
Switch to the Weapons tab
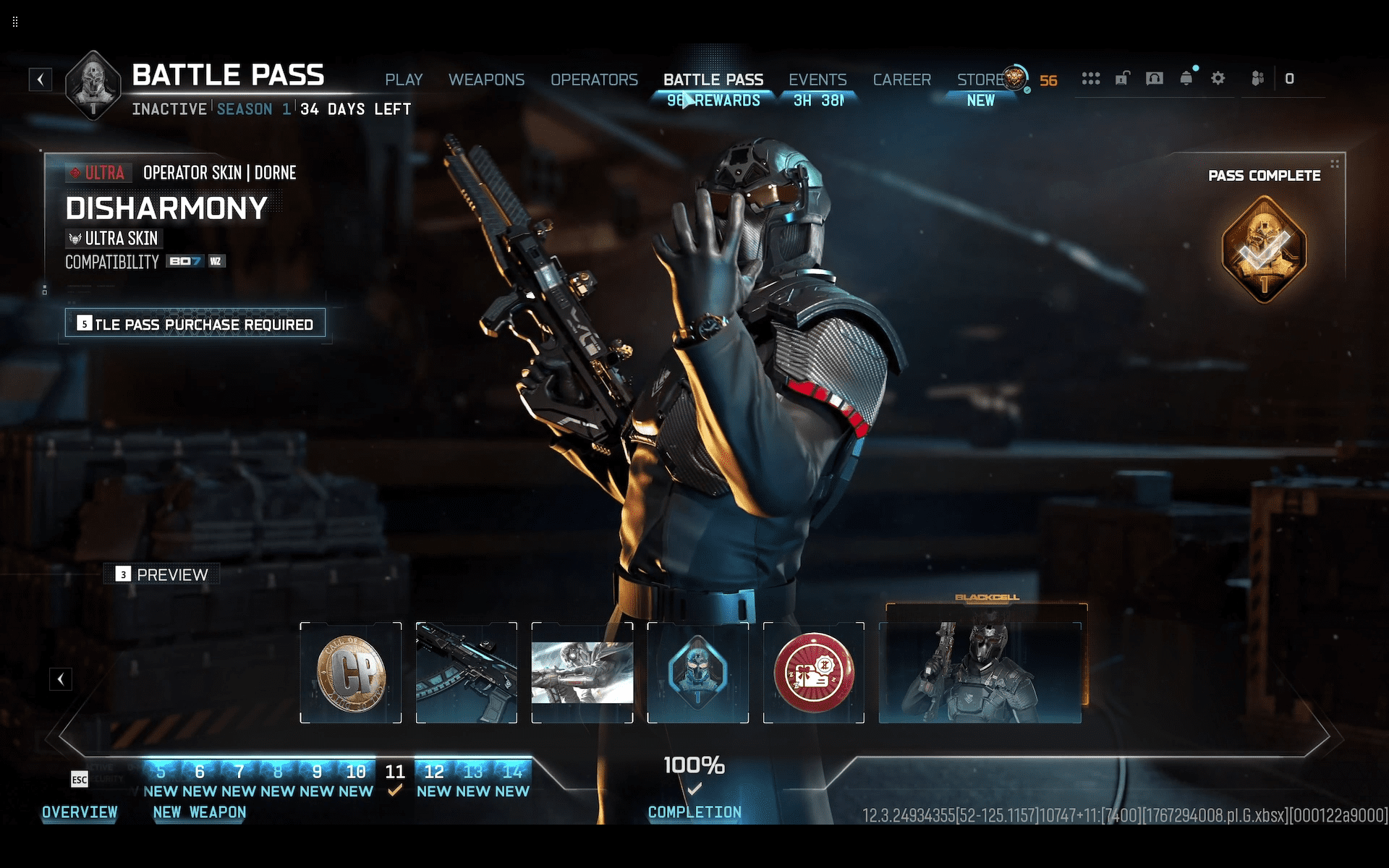[x=486, y=80]
